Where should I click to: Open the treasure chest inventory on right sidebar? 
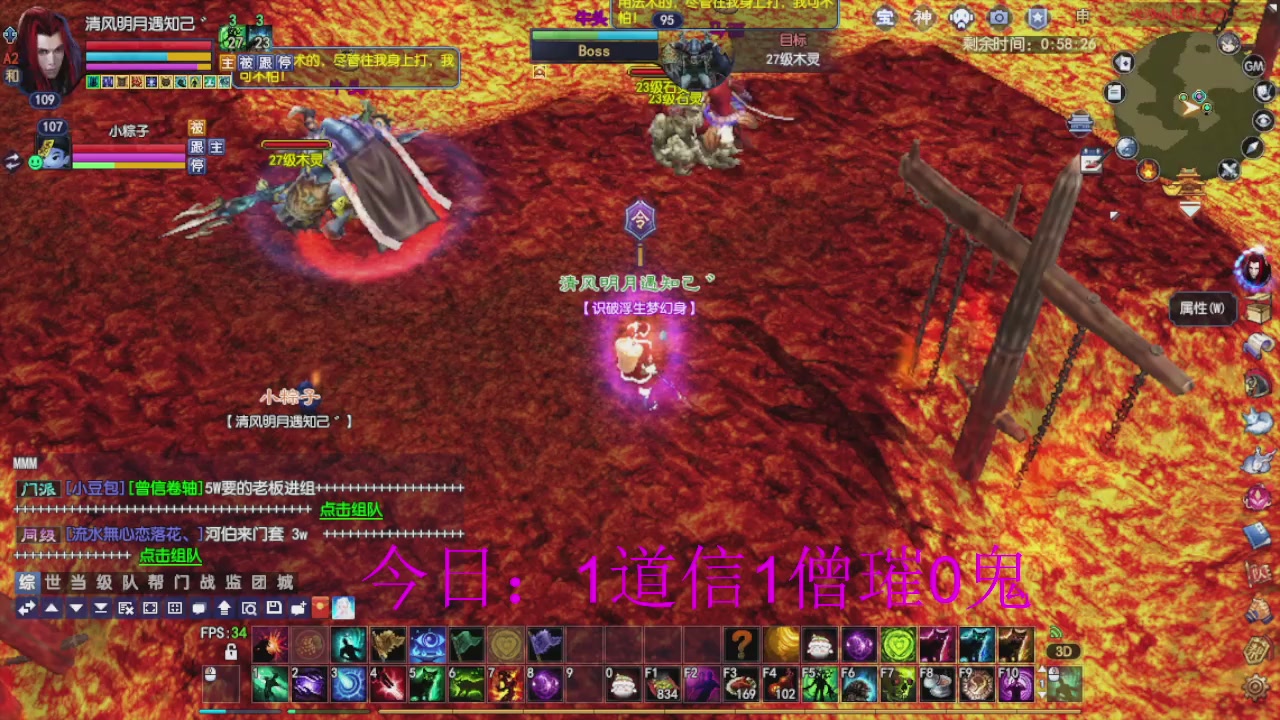tap(1258, 313)
